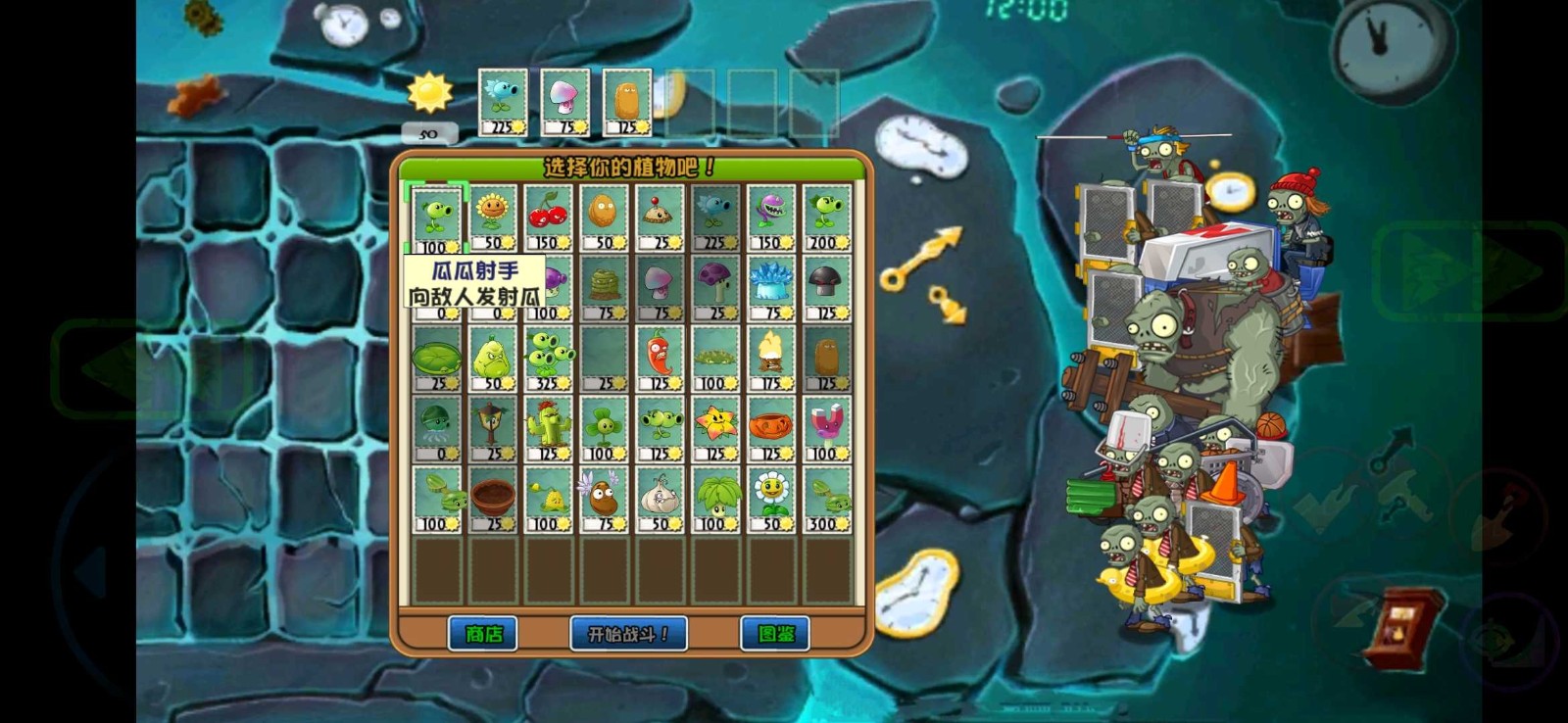Open the 图鉴 almanac

(x=775, y=634)
